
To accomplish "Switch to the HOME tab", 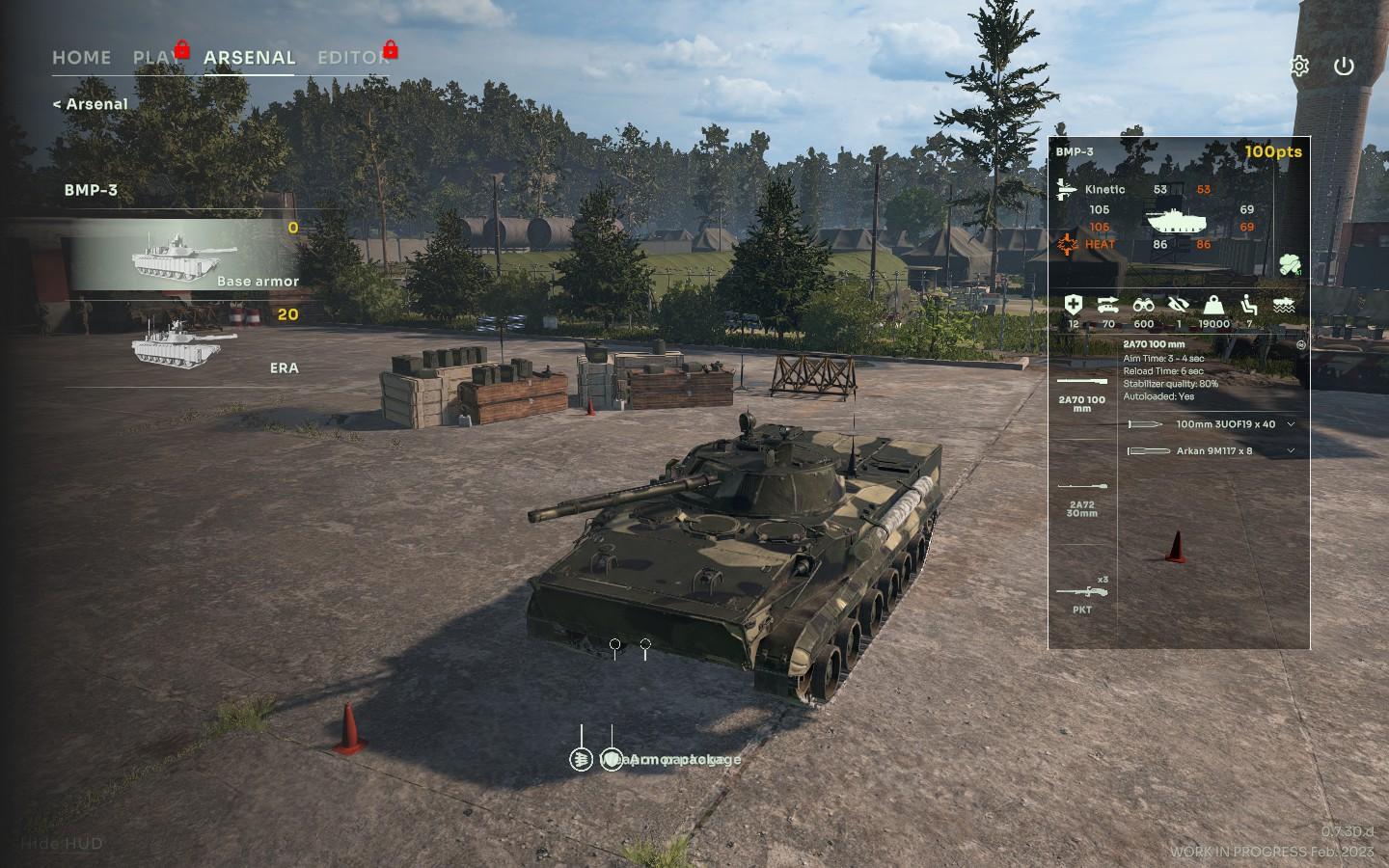I will pyautogui.click(x=81, y=58).
